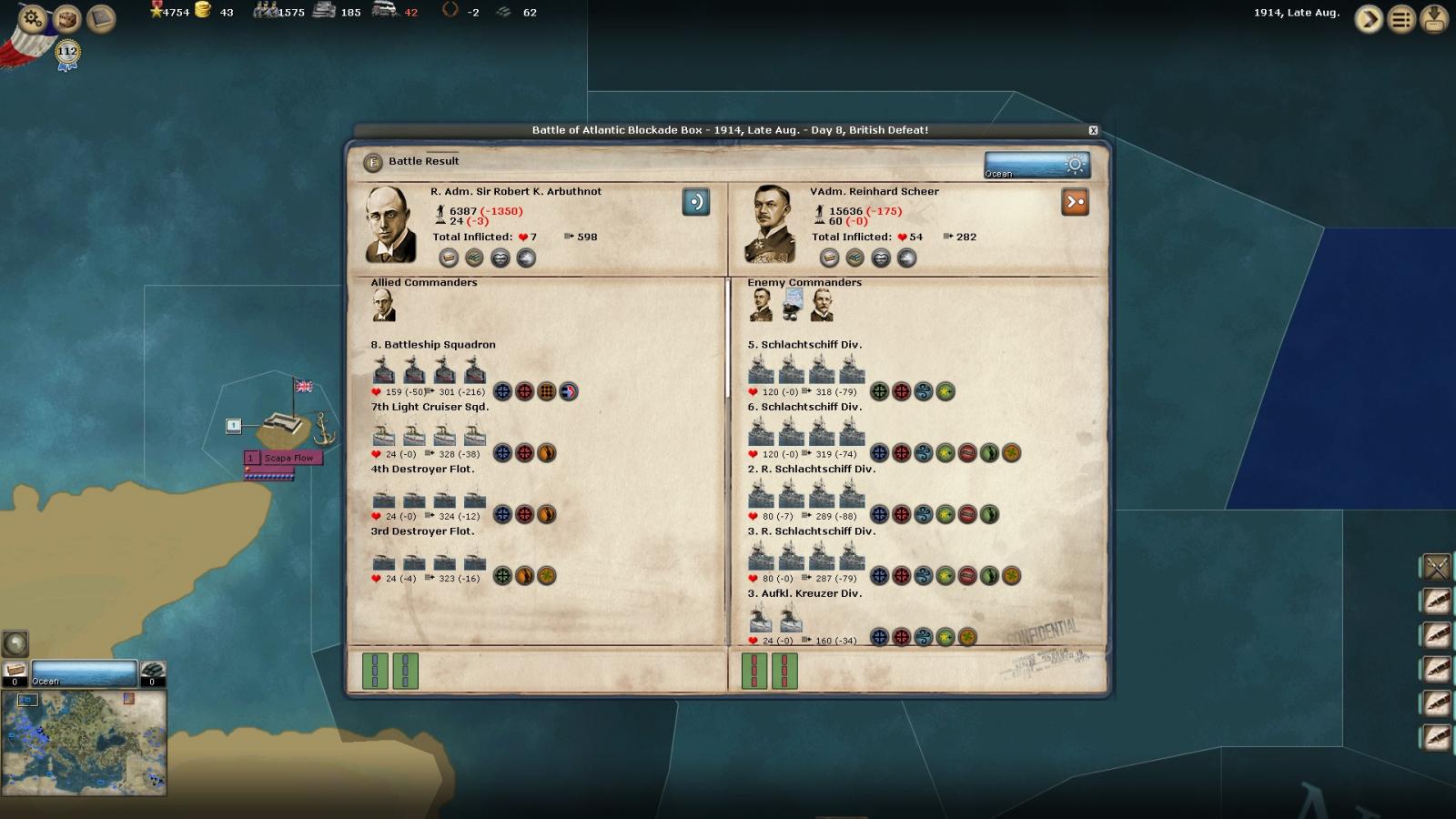Click the blue British stance button
Image resolution: width=1456 pixels, height=819 pixels.
(696, 202)
